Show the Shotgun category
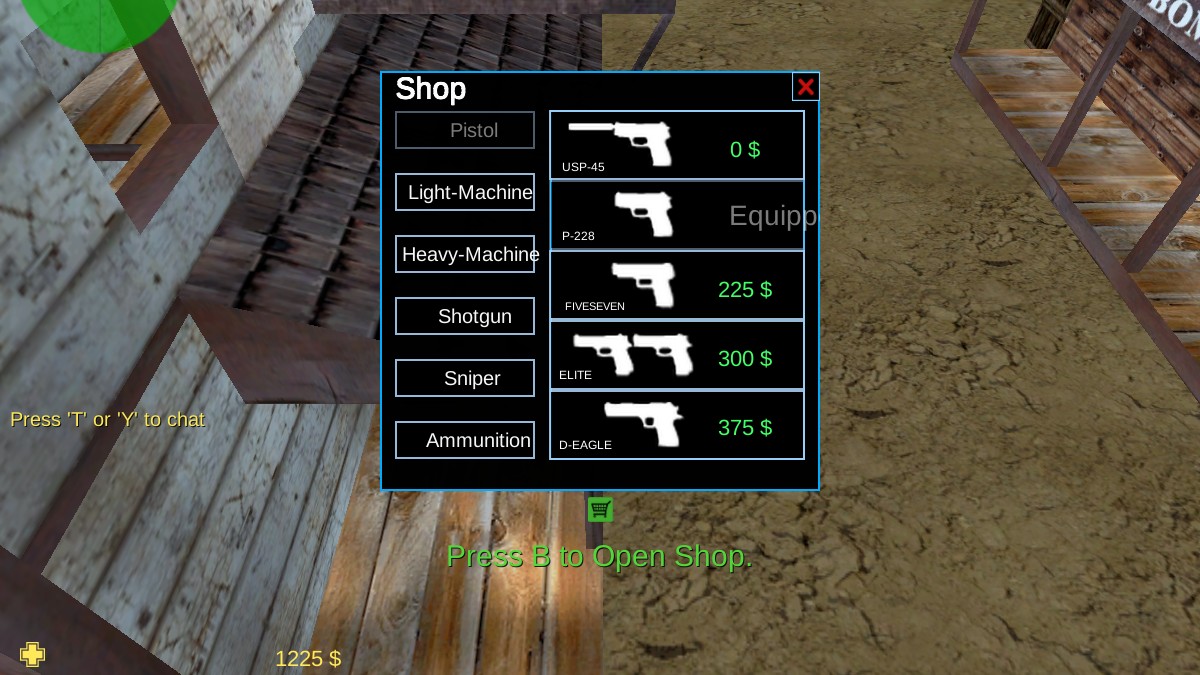The image size is (1200, 675). (x=465, y=316)
